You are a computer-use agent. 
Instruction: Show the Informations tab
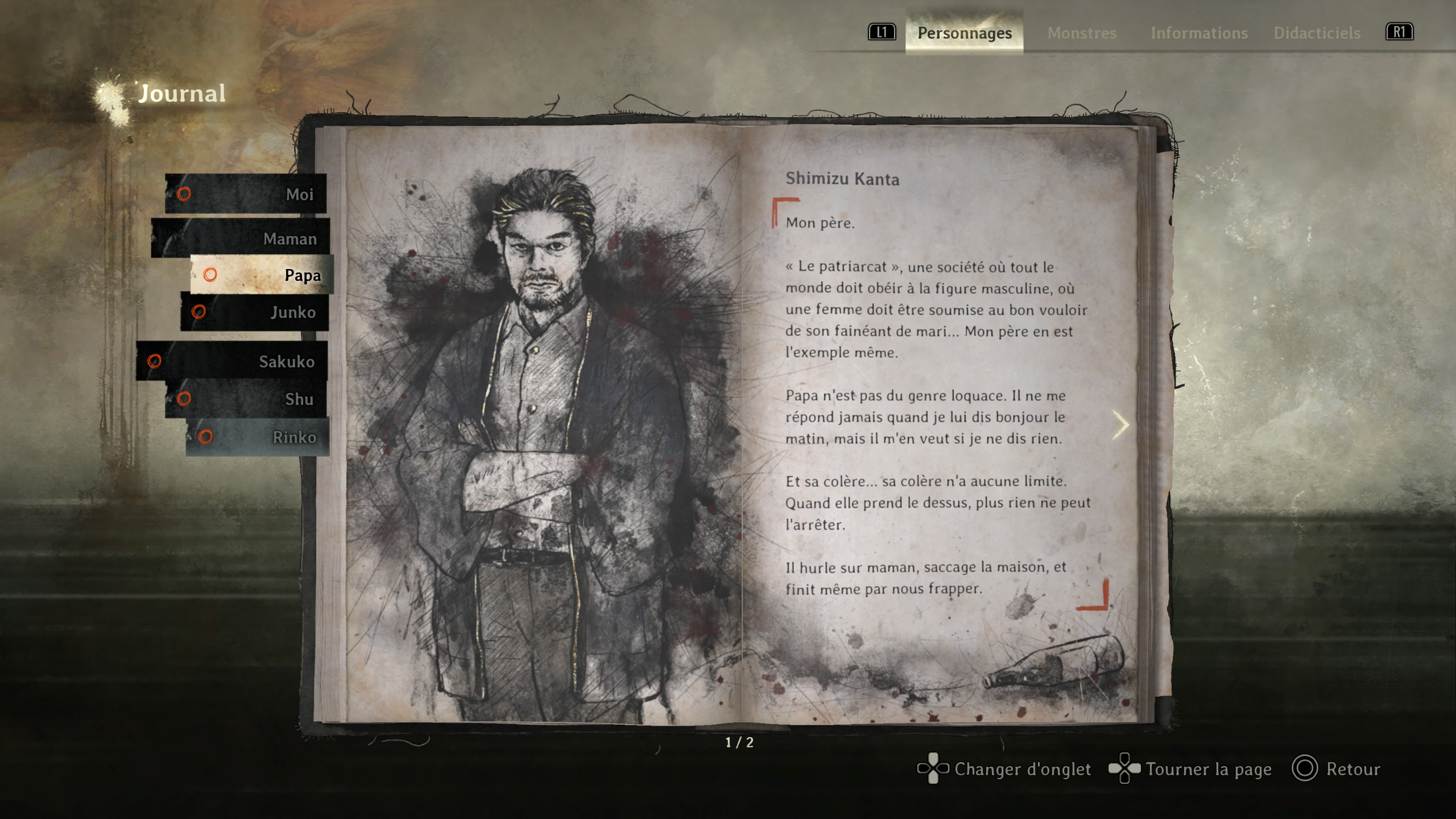(x=1199, y=33)
